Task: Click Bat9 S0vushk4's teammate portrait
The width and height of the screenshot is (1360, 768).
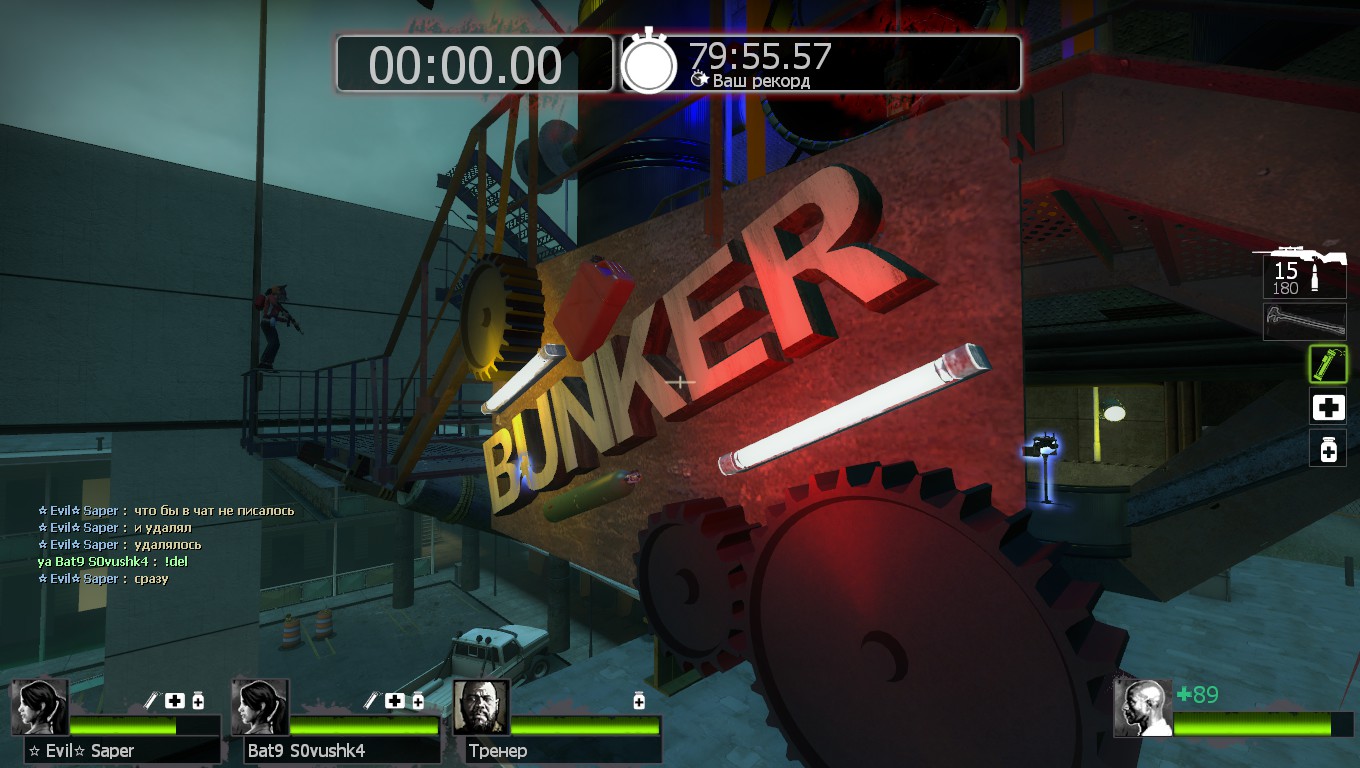Action: [x=260, y=707]
